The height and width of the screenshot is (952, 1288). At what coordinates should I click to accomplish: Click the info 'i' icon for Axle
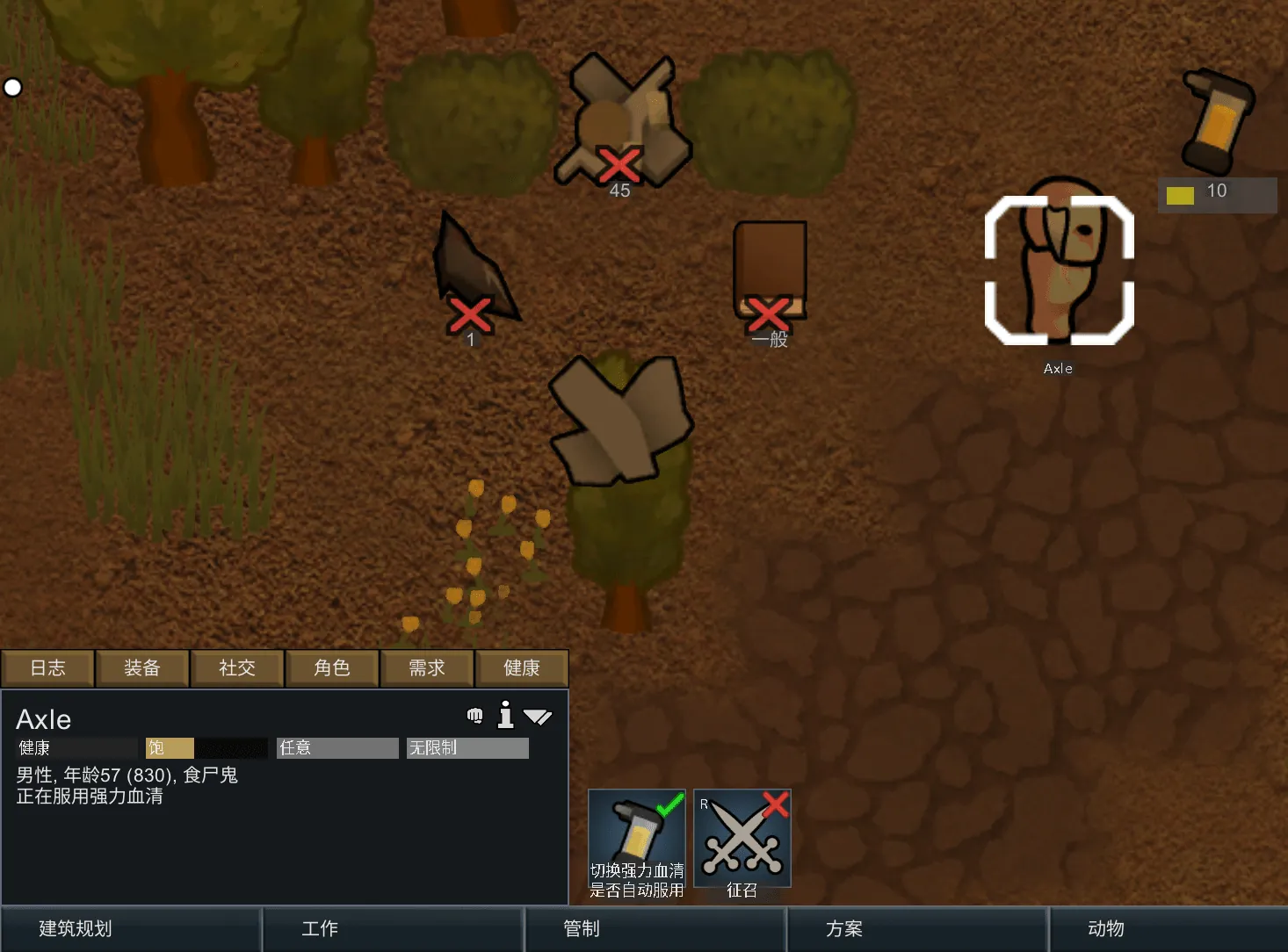point(505,716)
